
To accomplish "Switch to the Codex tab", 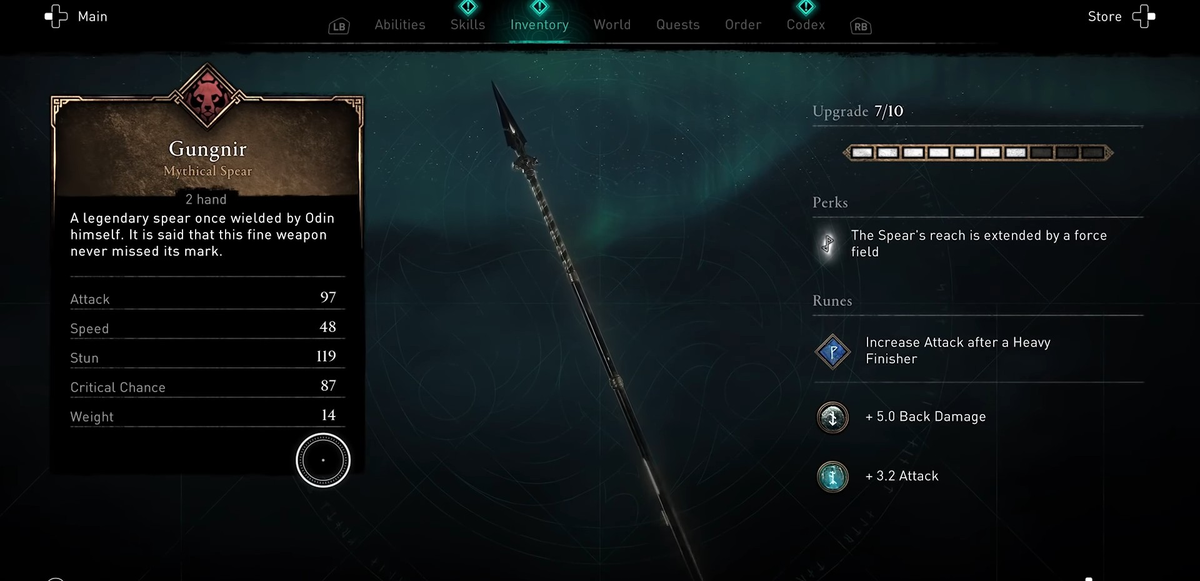I will [806, 25].
